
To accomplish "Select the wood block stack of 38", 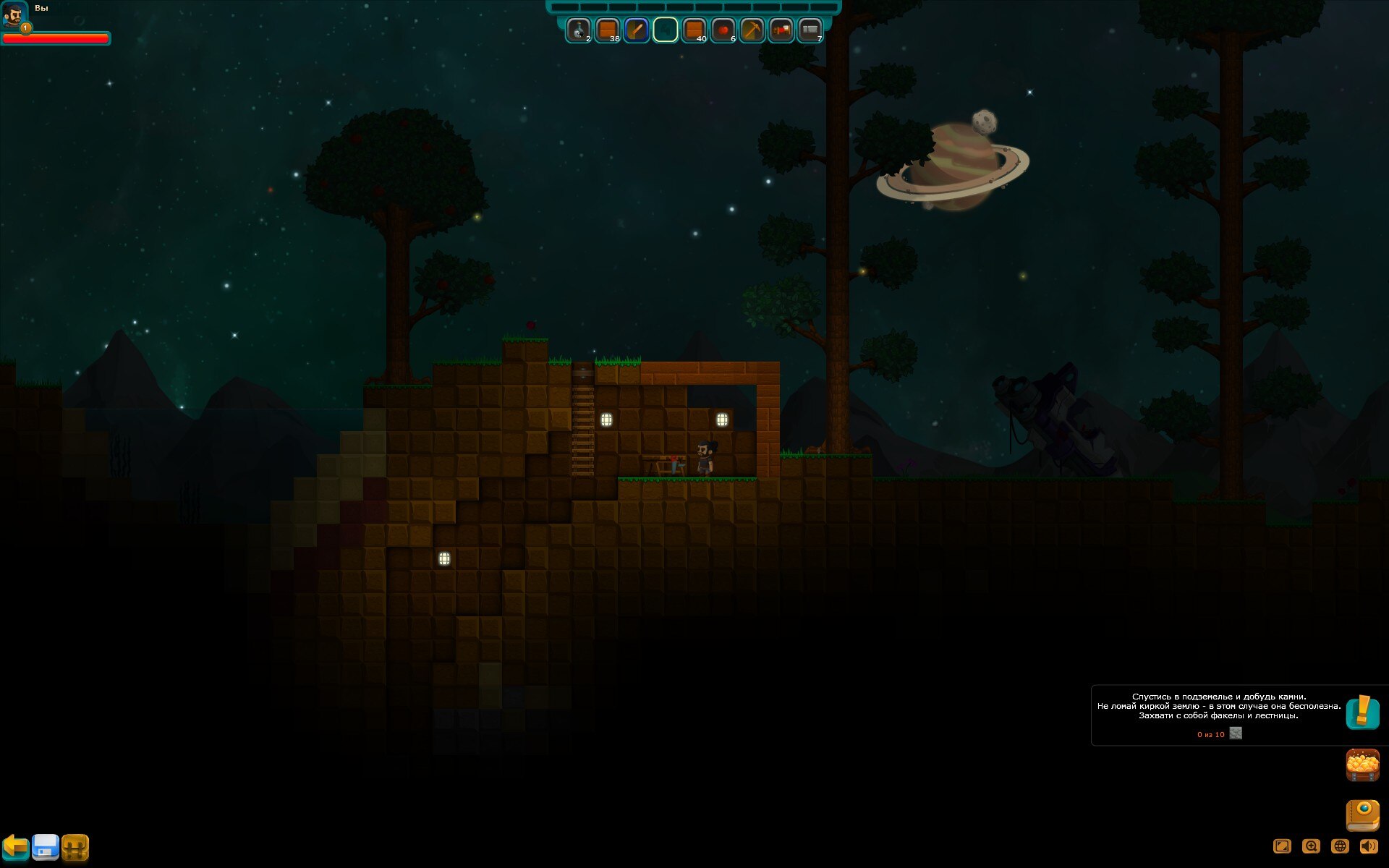I will 607,30.
